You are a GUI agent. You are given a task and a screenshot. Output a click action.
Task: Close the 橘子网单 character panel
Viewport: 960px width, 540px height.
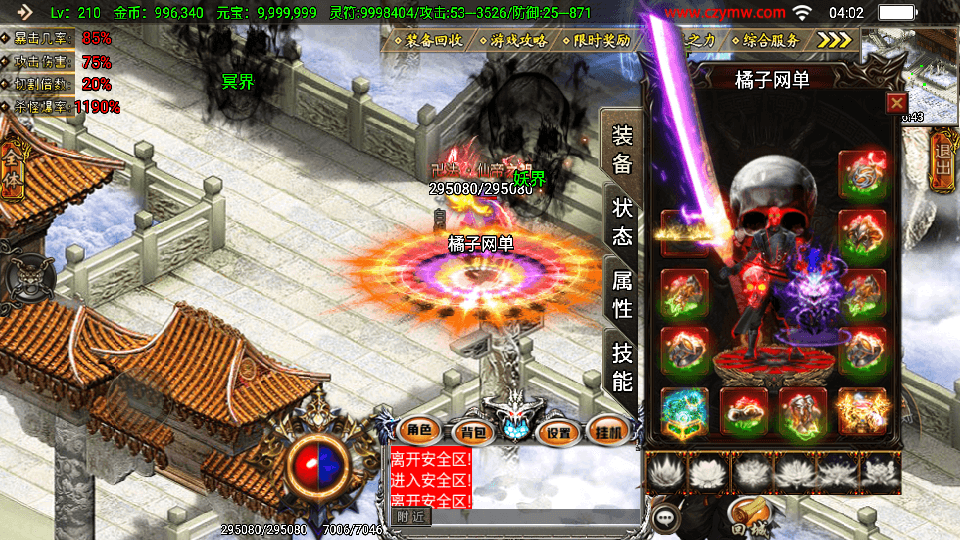[x=896, y=102]
